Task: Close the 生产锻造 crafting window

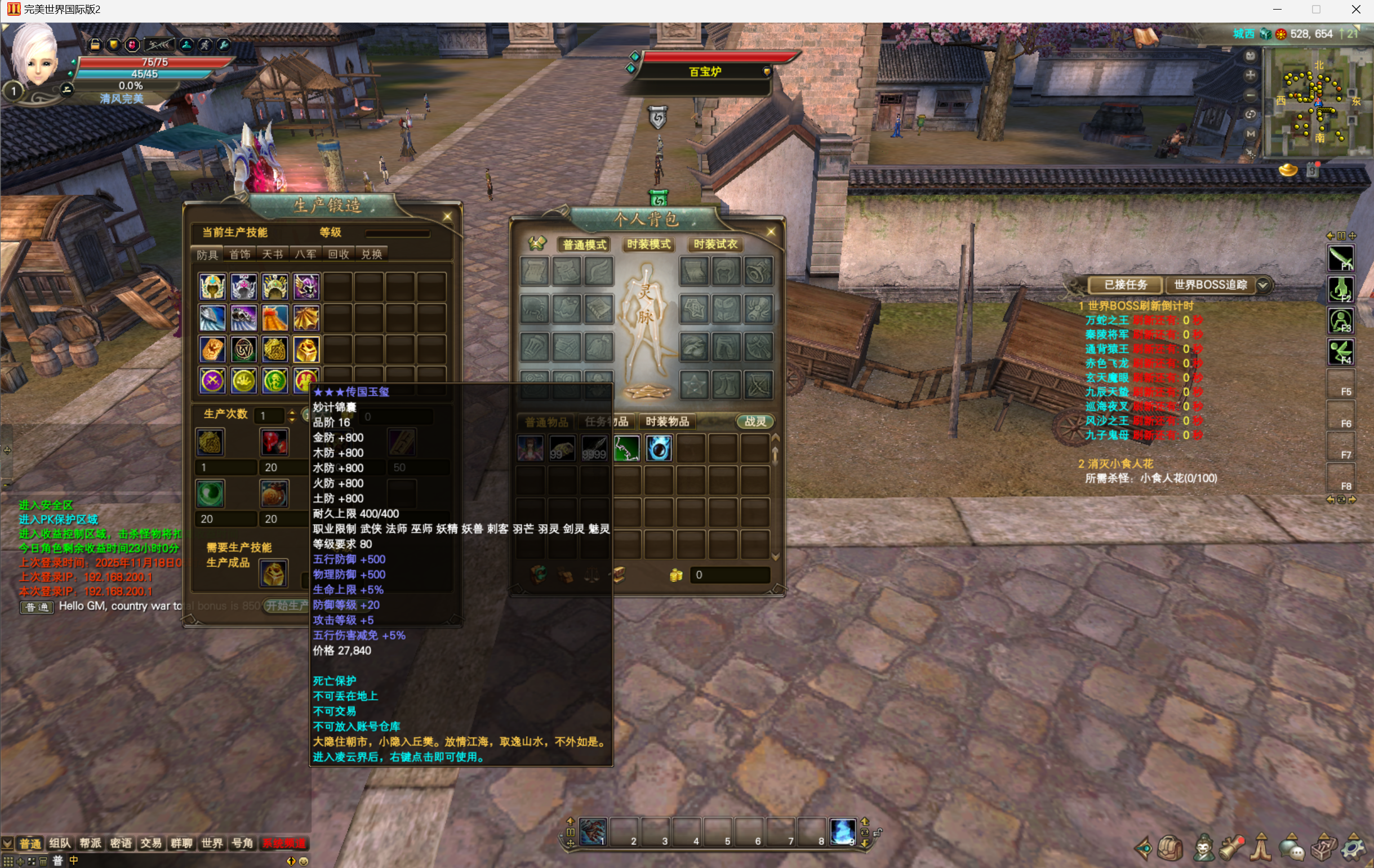Action: point(447,216)
